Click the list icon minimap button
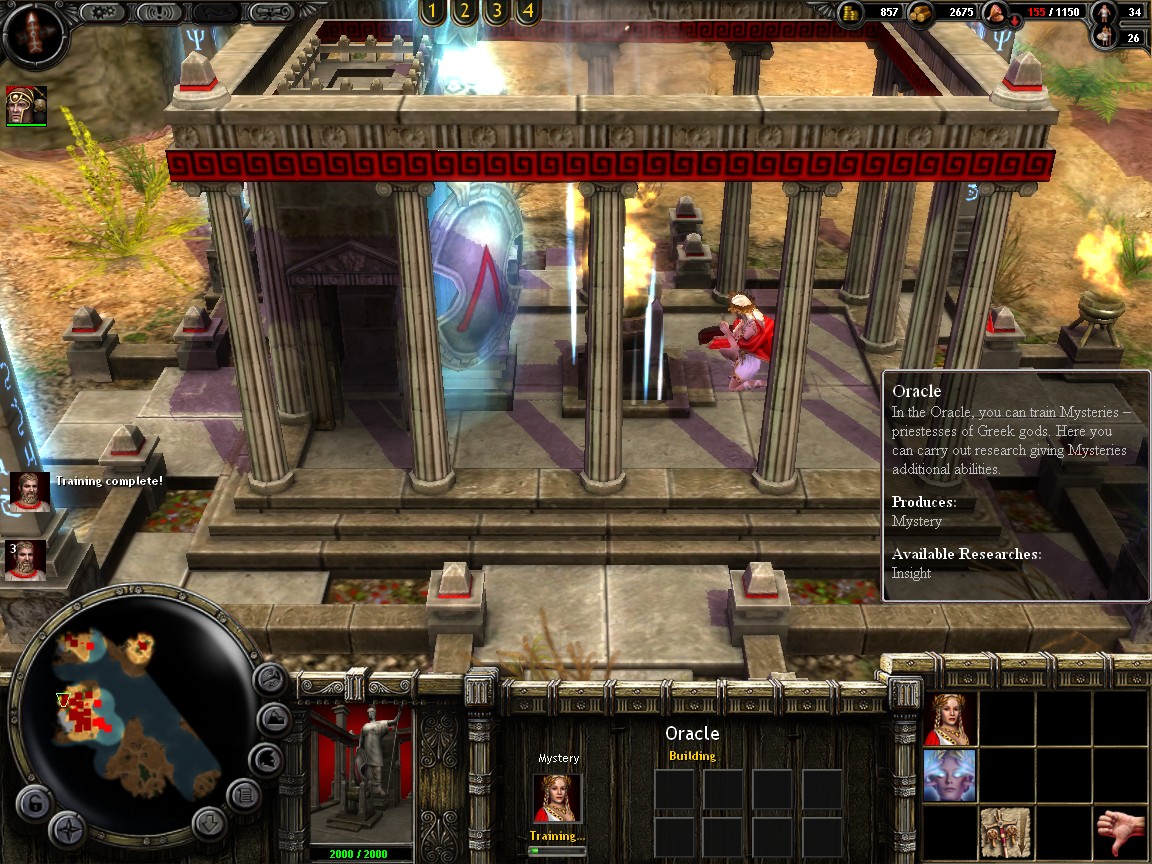 pos(244,796)
